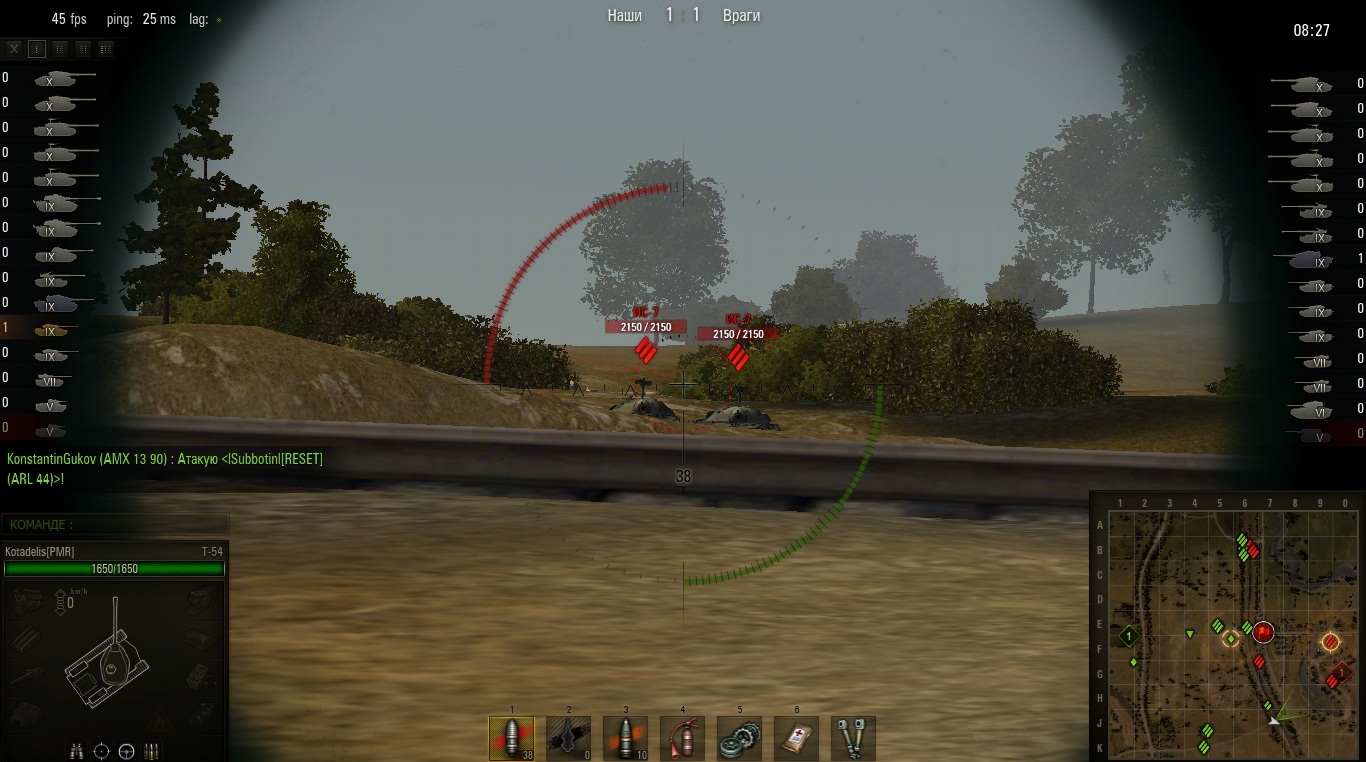Click the stereoscope equipment slot in the bottom bar
This screenshot has height=762, width=1366.
(853, 738)
